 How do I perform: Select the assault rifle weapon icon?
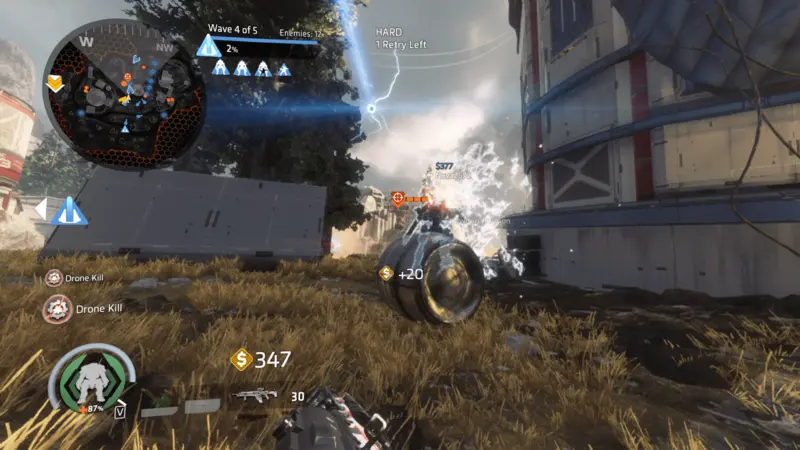254,395
